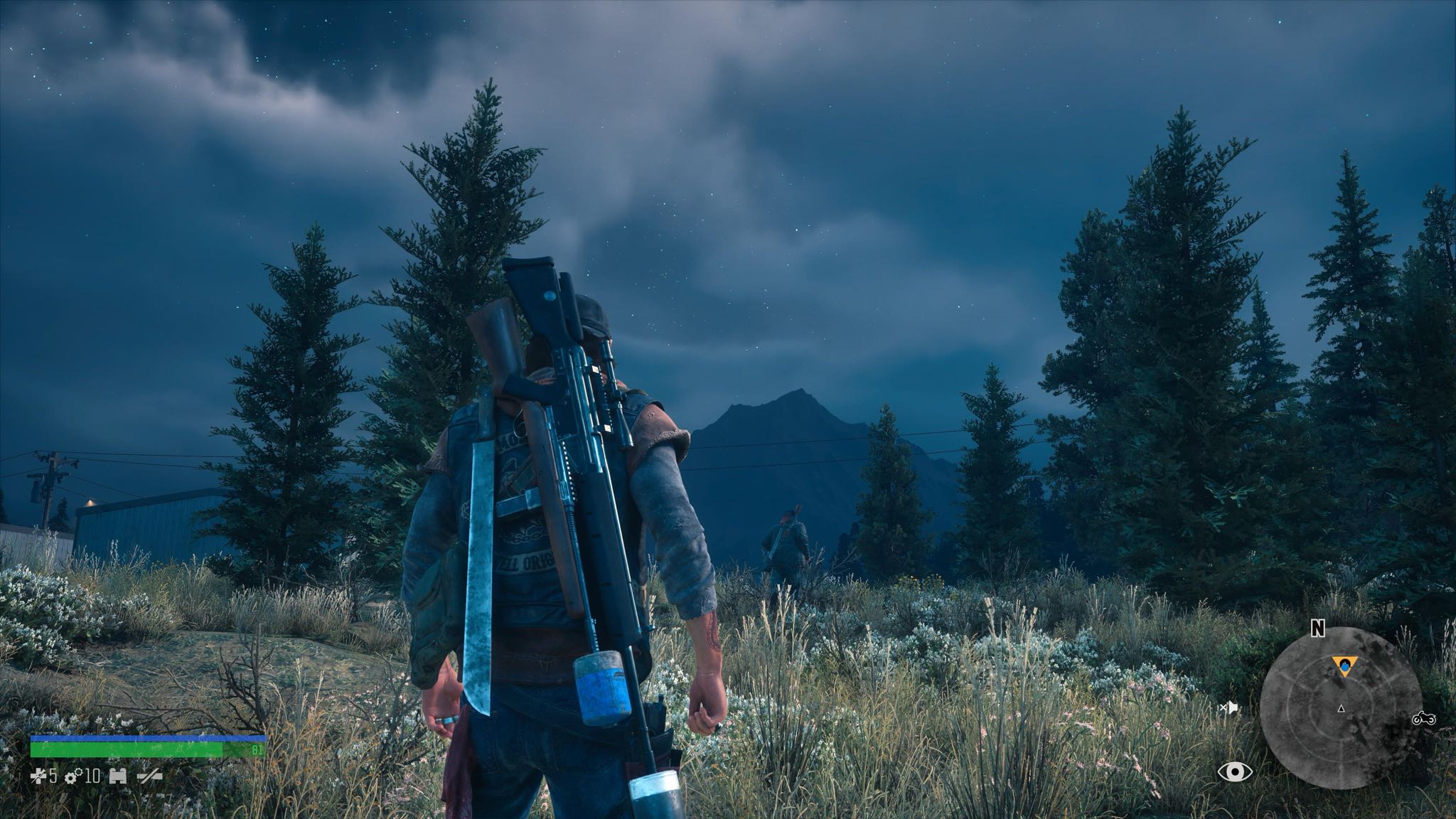The width and height of the screenshot is (1456, 819).
Task: Click the player arrow at minimap center
Action: tap(1341, 709)
